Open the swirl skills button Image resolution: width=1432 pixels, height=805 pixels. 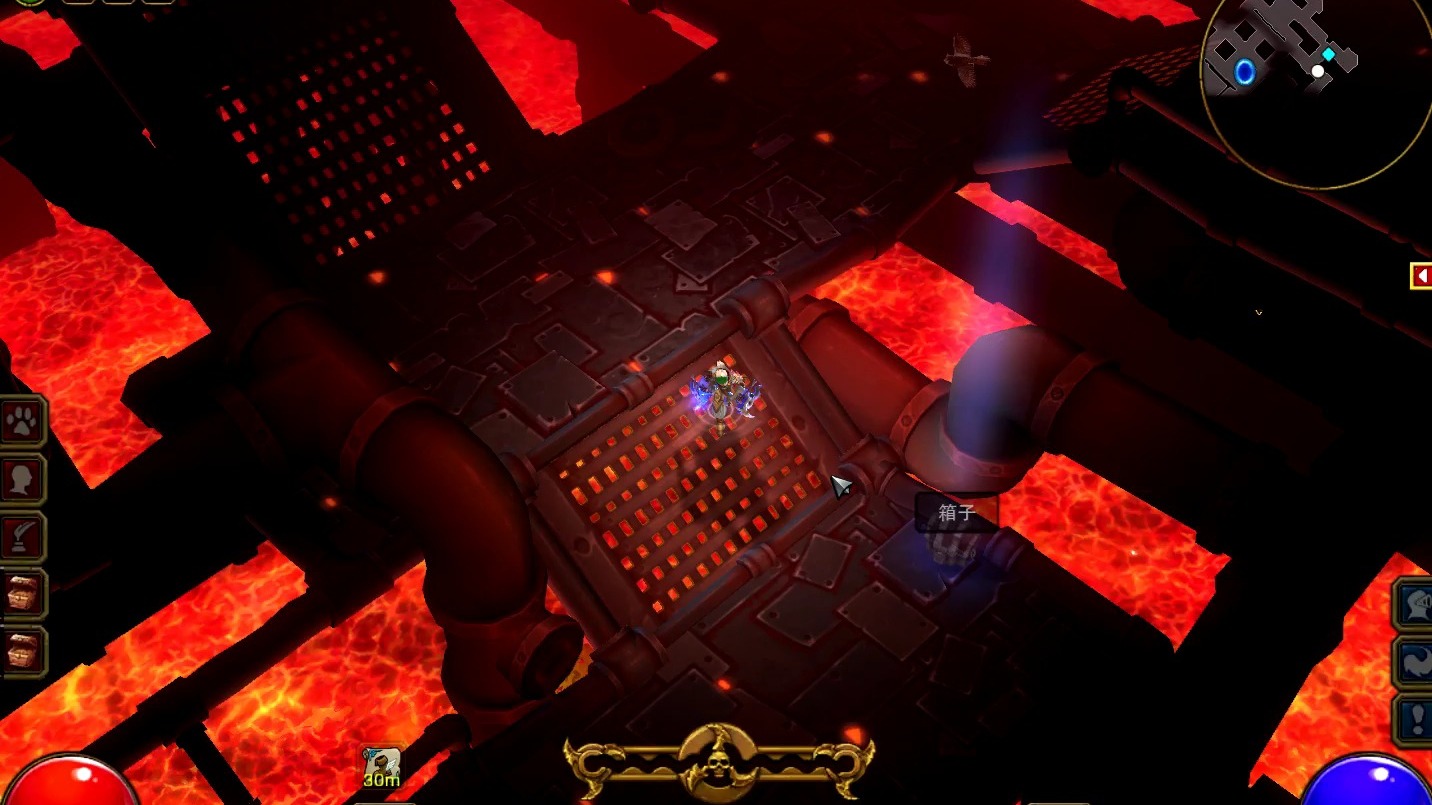pyautogui.click(x=1414, y=662)
